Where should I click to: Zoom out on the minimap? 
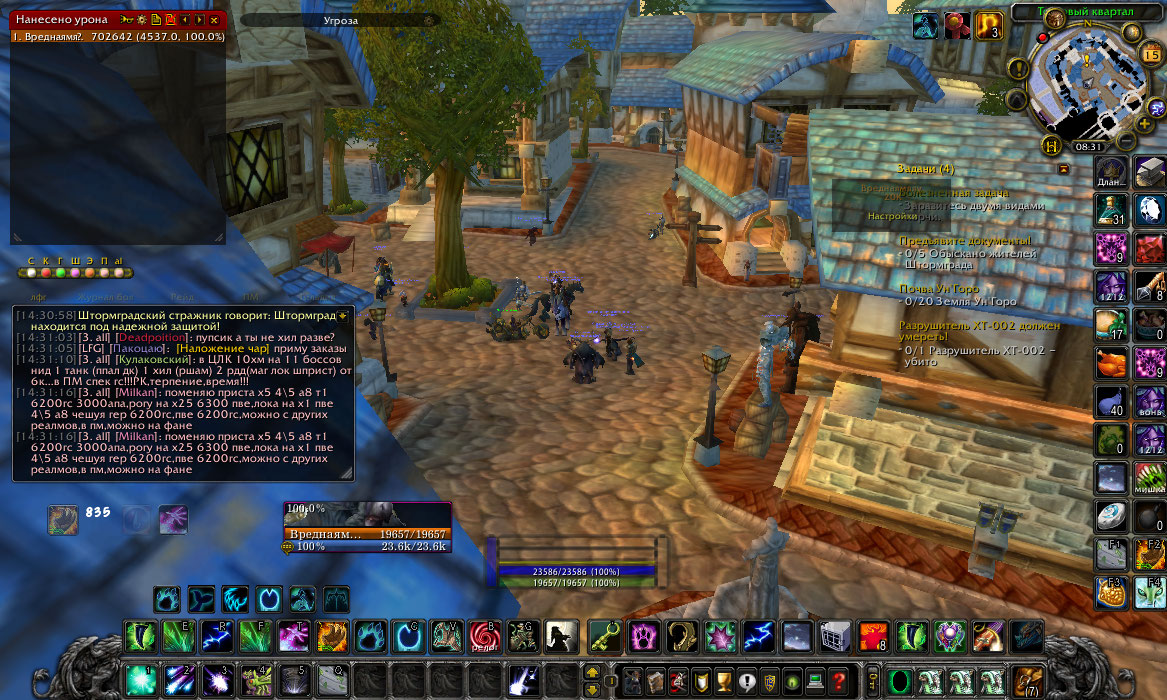1125,141
